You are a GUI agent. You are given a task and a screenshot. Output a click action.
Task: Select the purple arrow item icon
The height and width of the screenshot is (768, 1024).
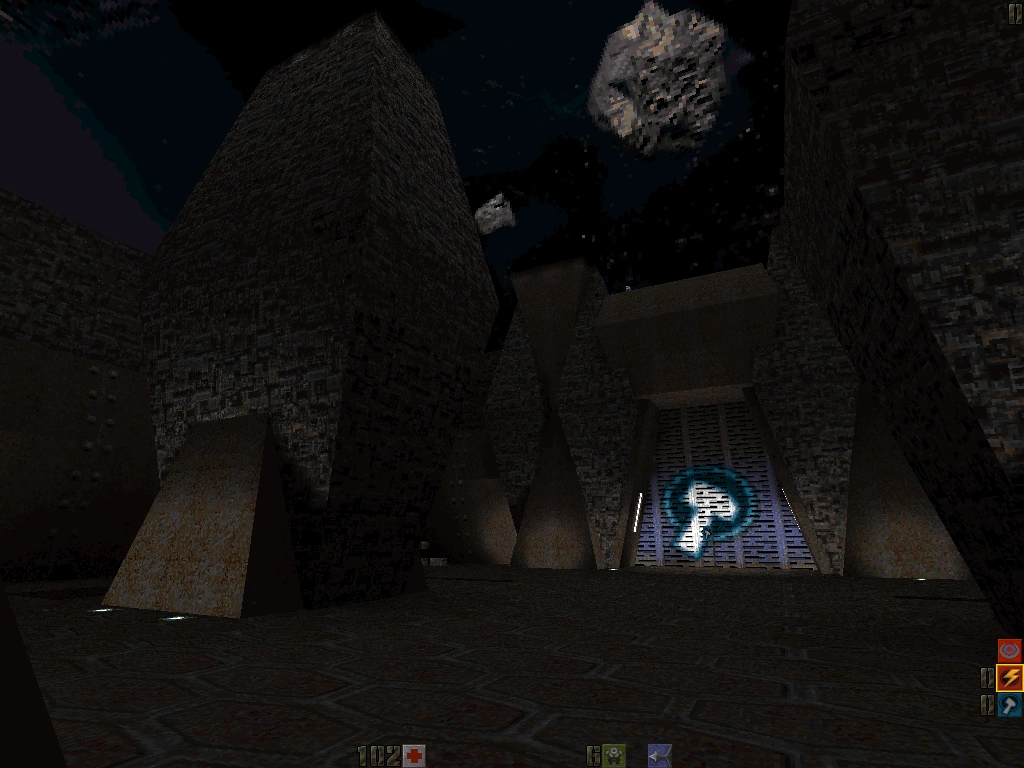[659, 755]
